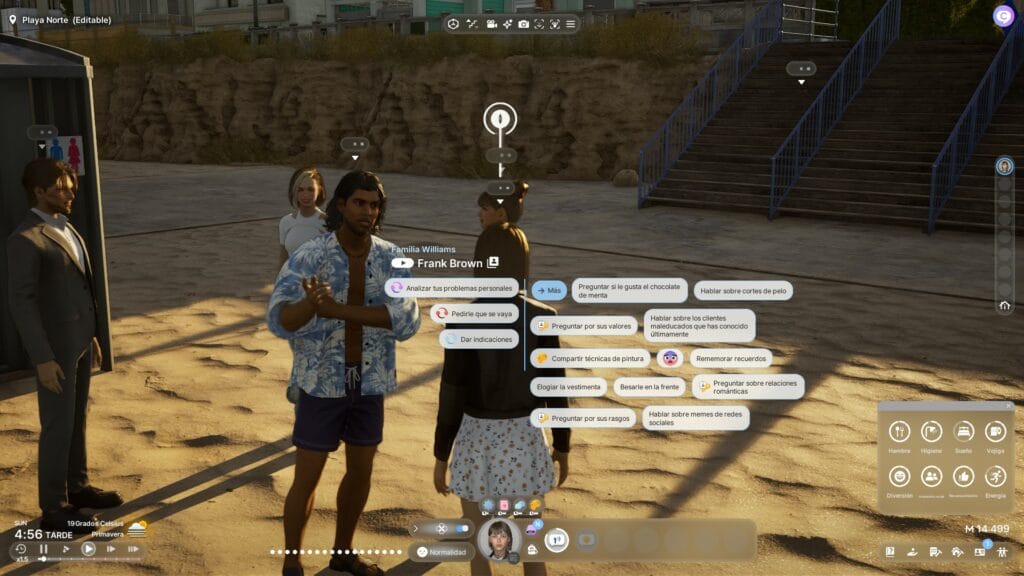Choose 'Hablar sobre cortes de pelo'
This screenshot has width=1024, height=576.
(743, 291)
